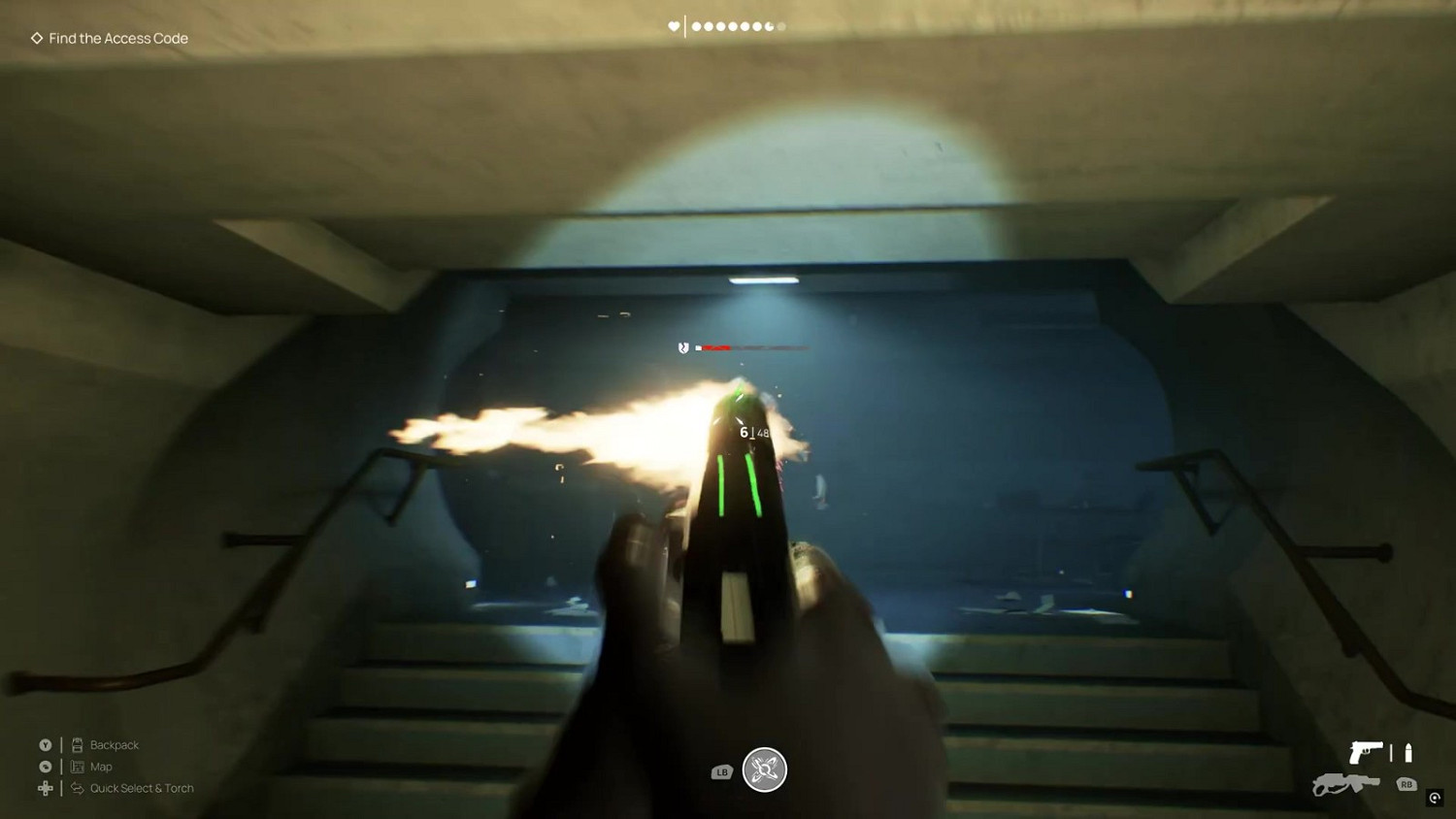This screenshot has width=1456, height=819.
Task: Click the diamond objective marker icon
Action: click(x=37, y=38)
